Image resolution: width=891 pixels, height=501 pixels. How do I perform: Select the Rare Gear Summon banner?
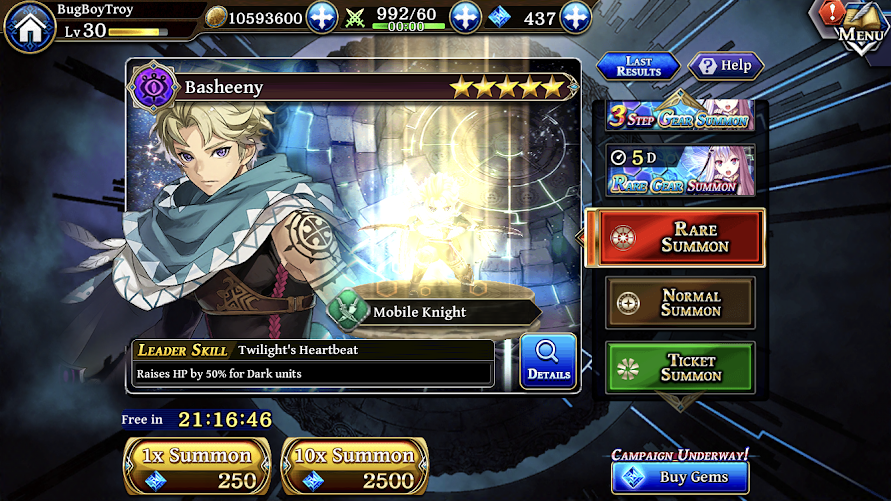click(x=679, y=169)
